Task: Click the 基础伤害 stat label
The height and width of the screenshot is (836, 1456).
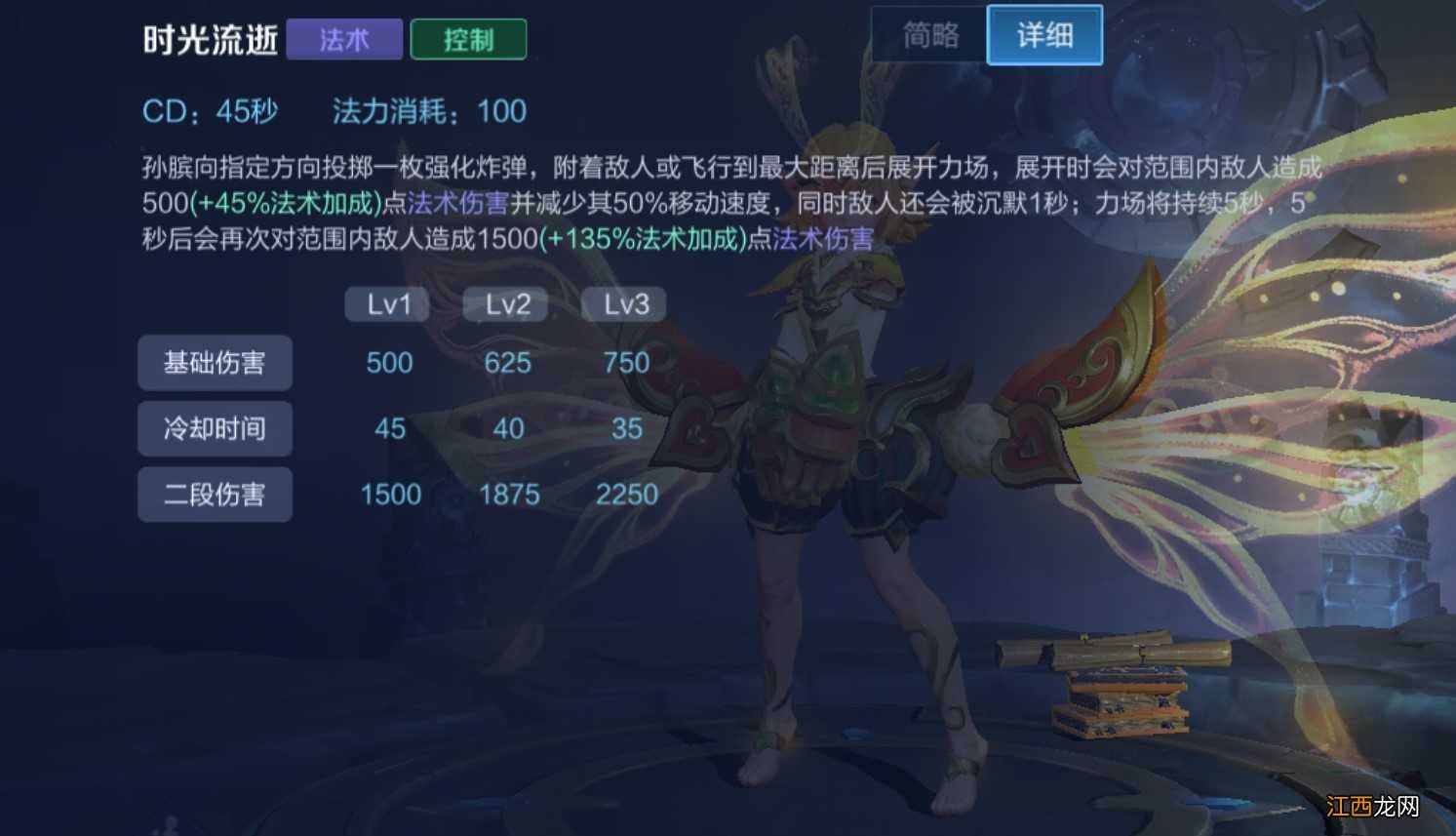Action: (215, 362)
